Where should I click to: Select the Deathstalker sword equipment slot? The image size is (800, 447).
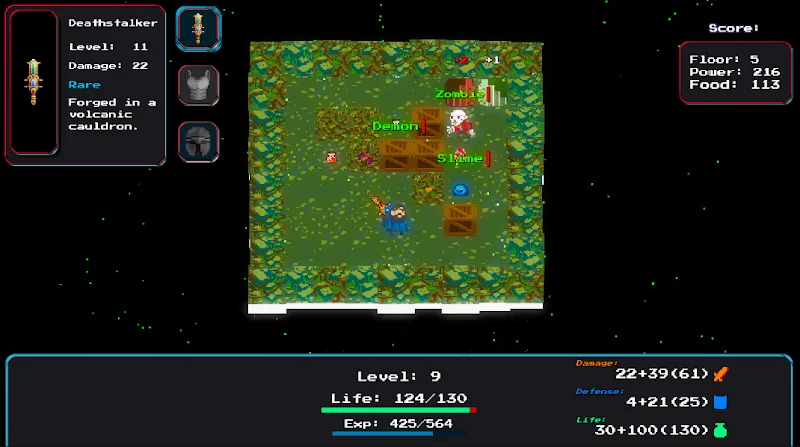(x=198, y=28)
